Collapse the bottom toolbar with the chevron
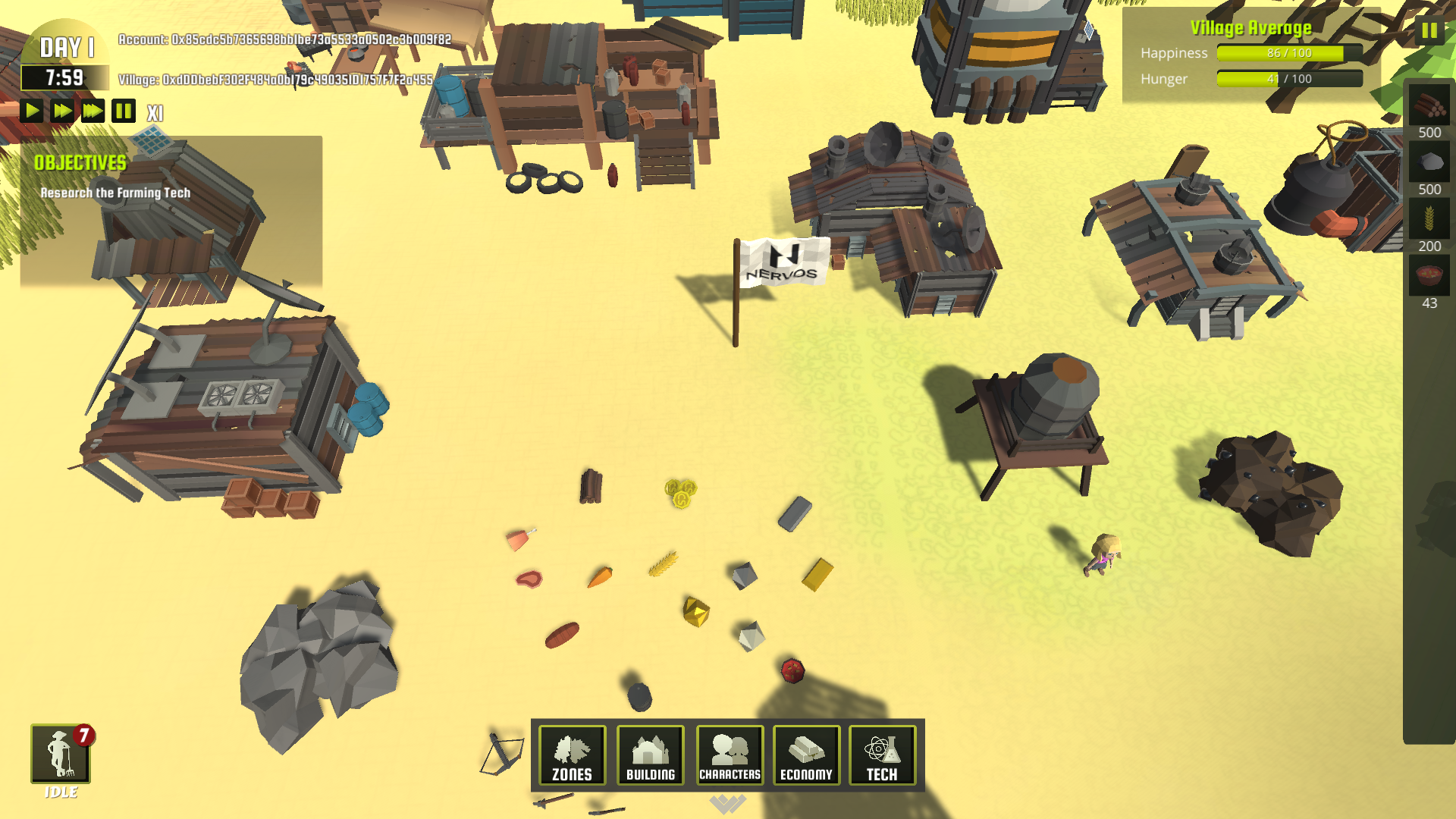This screenshot has height=819, width=1456. coord(727,804)
